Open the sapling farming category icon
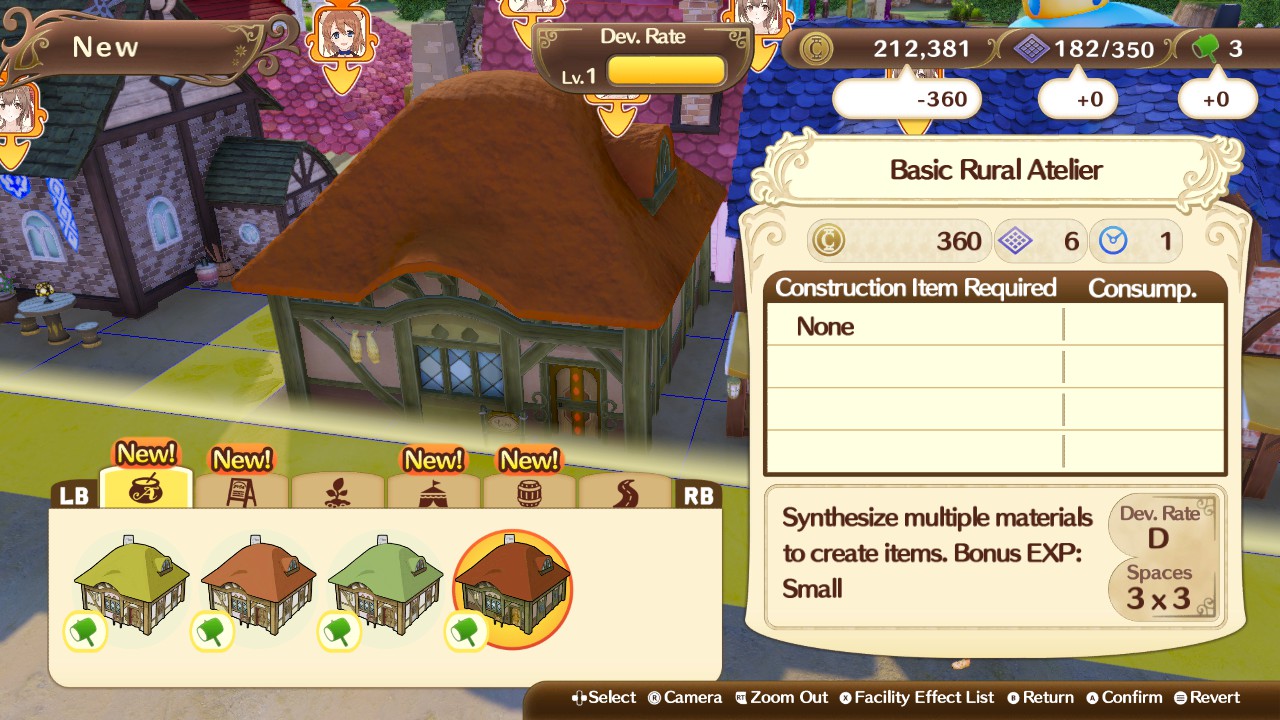 (337, 491)
